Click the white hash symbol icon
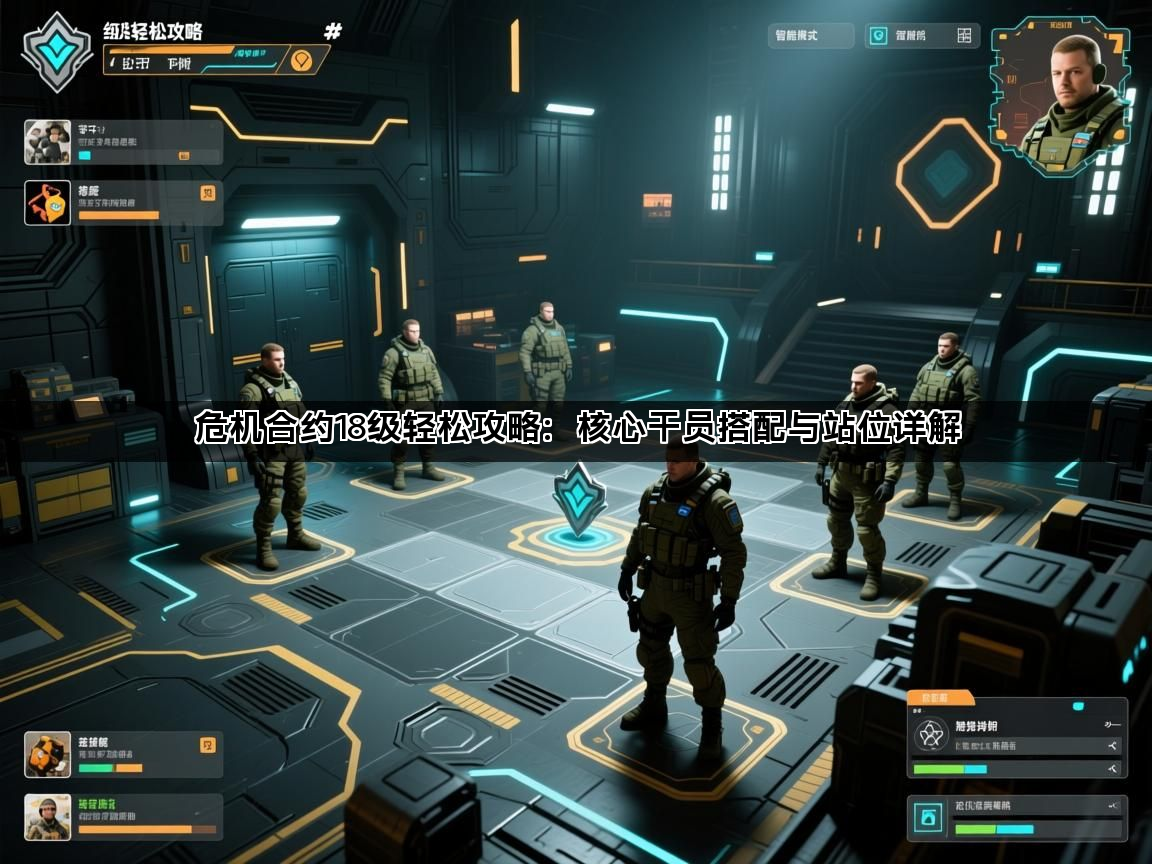This screenshot has width=1152, height=864. click(333, 32)
